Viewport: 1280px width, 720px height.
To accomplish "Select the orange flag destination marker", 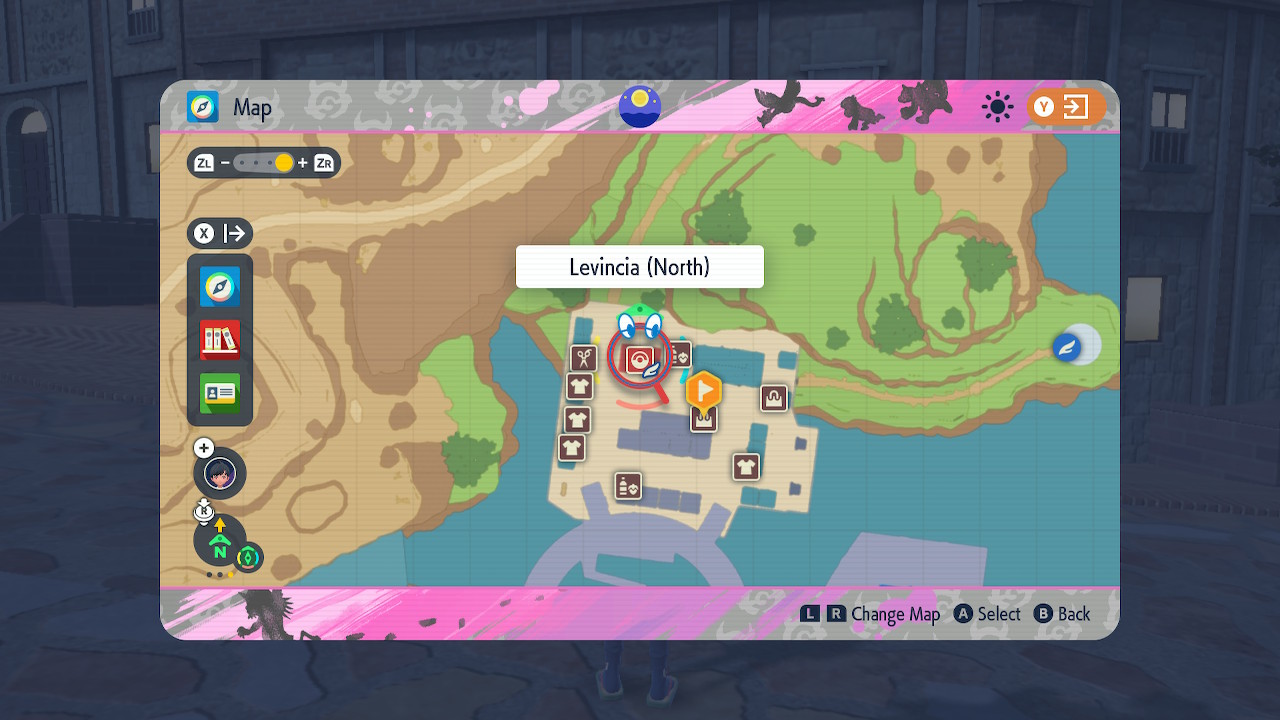I will (x=704, y=390).
